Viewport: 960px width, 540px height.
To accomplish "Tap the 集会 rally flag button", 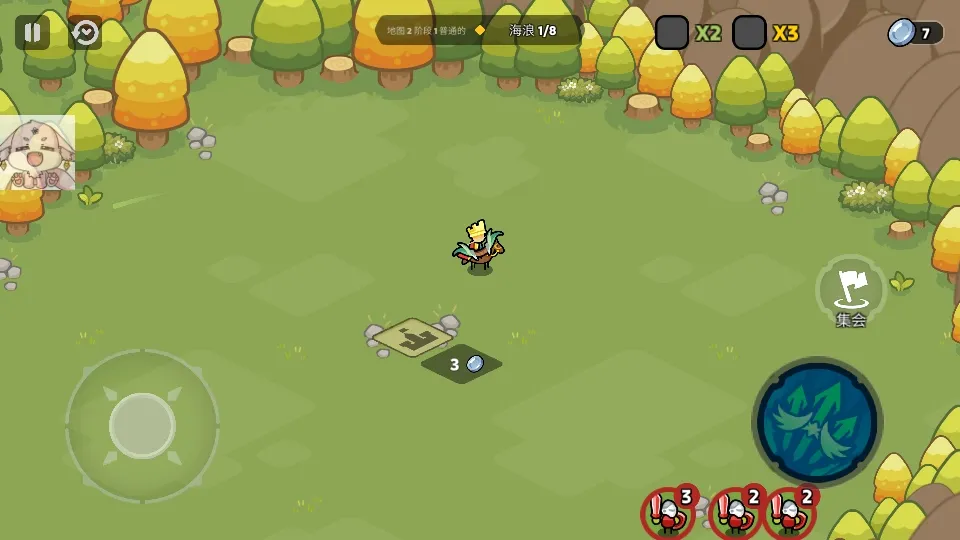I will tap(851, 291).
